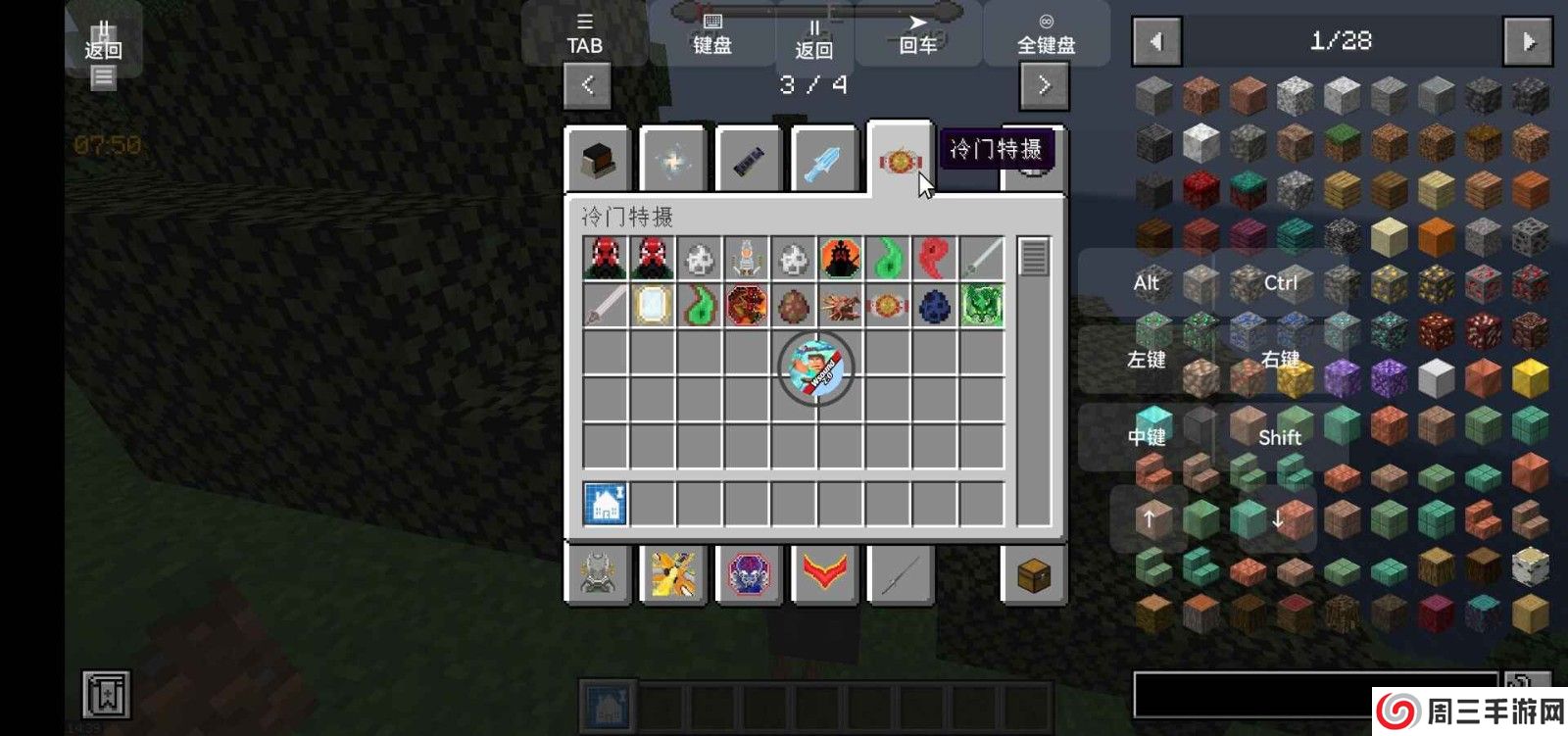Select the blue house hotbar slot
1568x736 pixels.
click(605, 505)
